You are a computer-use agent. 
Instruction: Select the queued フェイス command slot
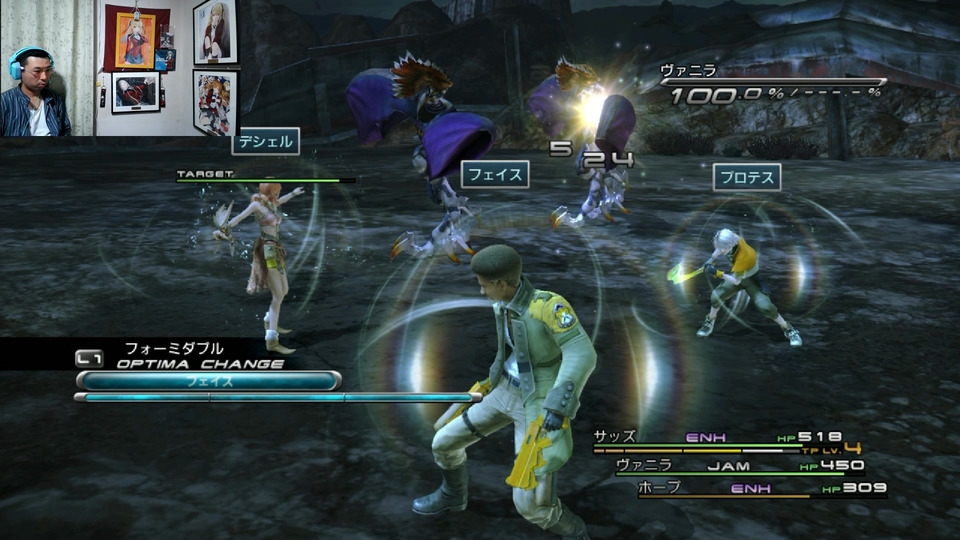(209, 381)
